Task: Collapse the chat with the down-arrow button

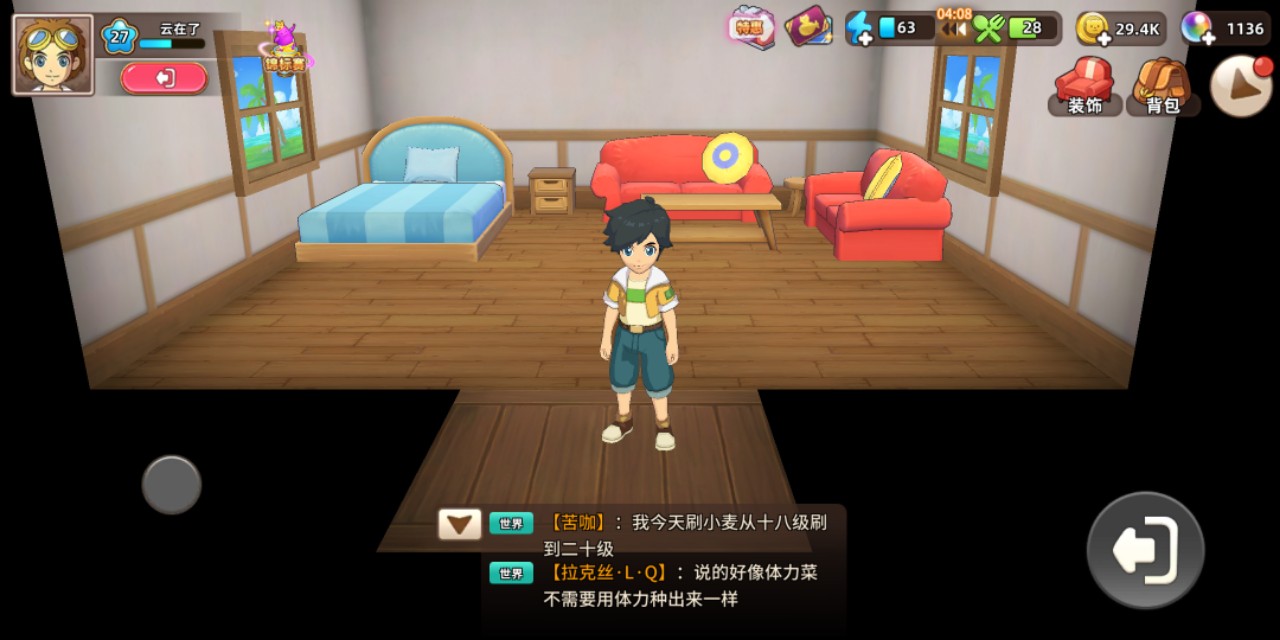Action: 460,524
